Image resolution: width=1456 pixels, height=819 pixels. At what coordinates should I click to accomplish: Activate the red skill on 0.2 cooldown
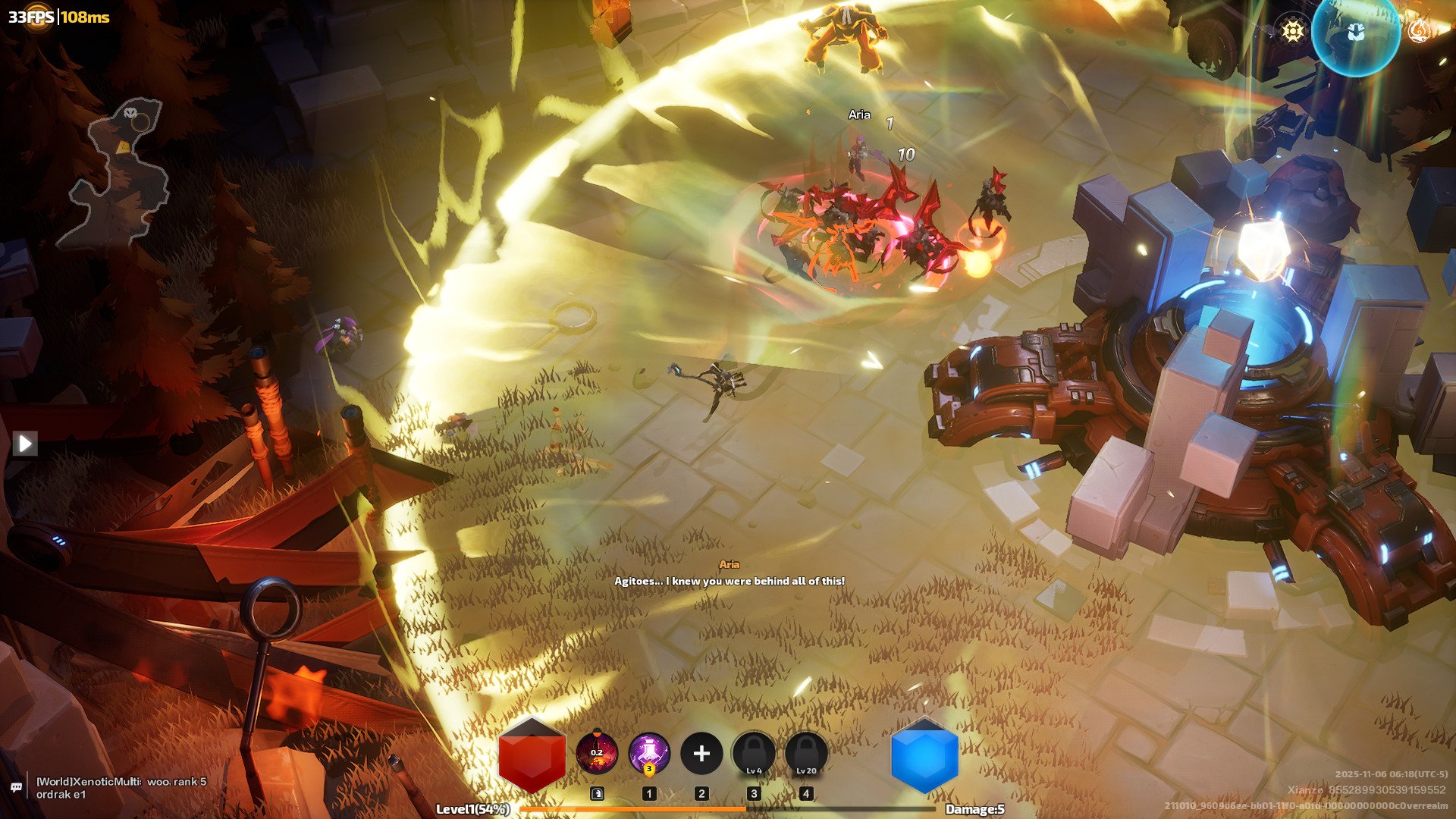point(597,754)
